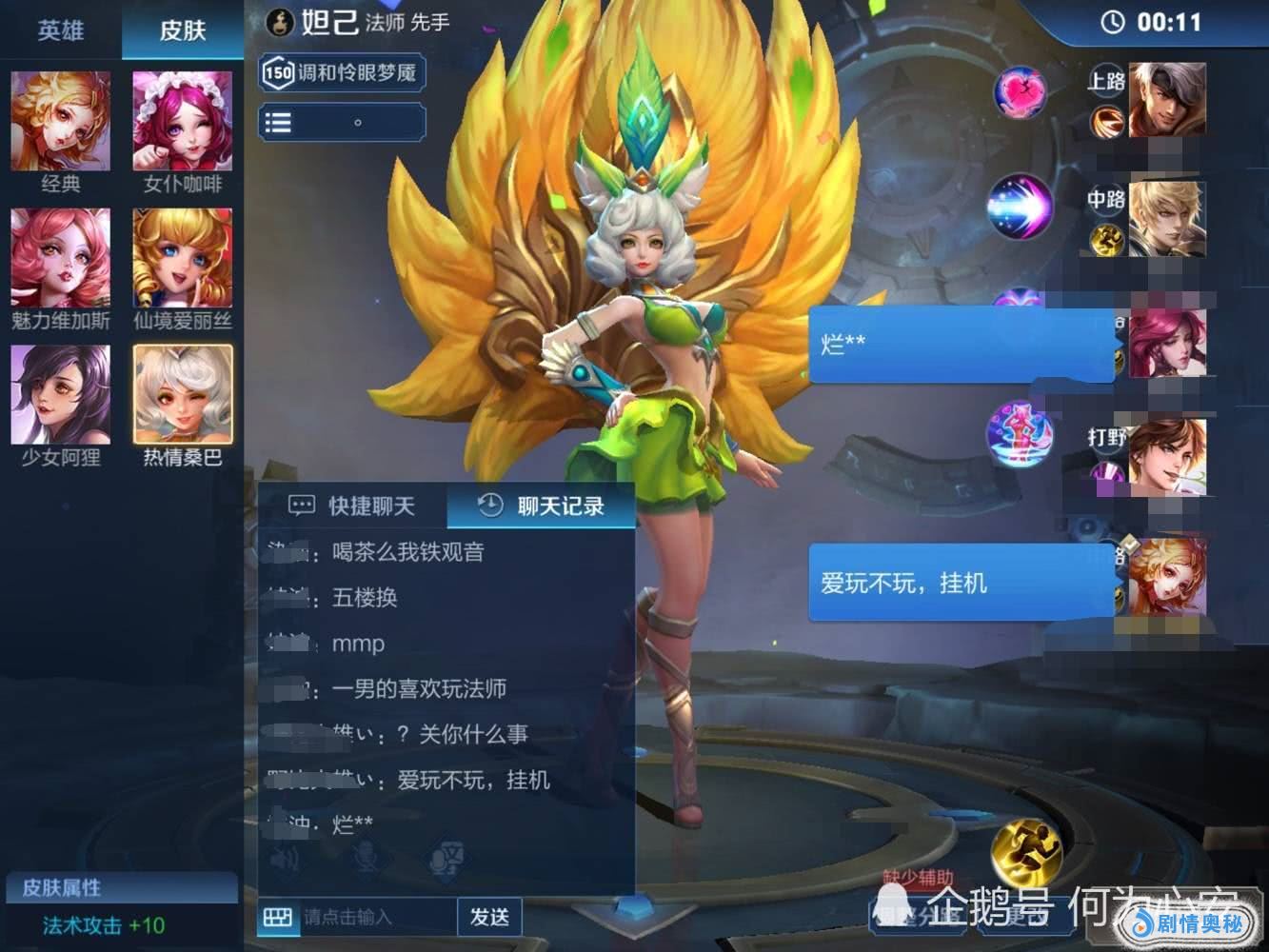Select the 仙境爱丽丝 skin thumbnail
This screenshot has height=952, width=1269.
pos(183,259)
